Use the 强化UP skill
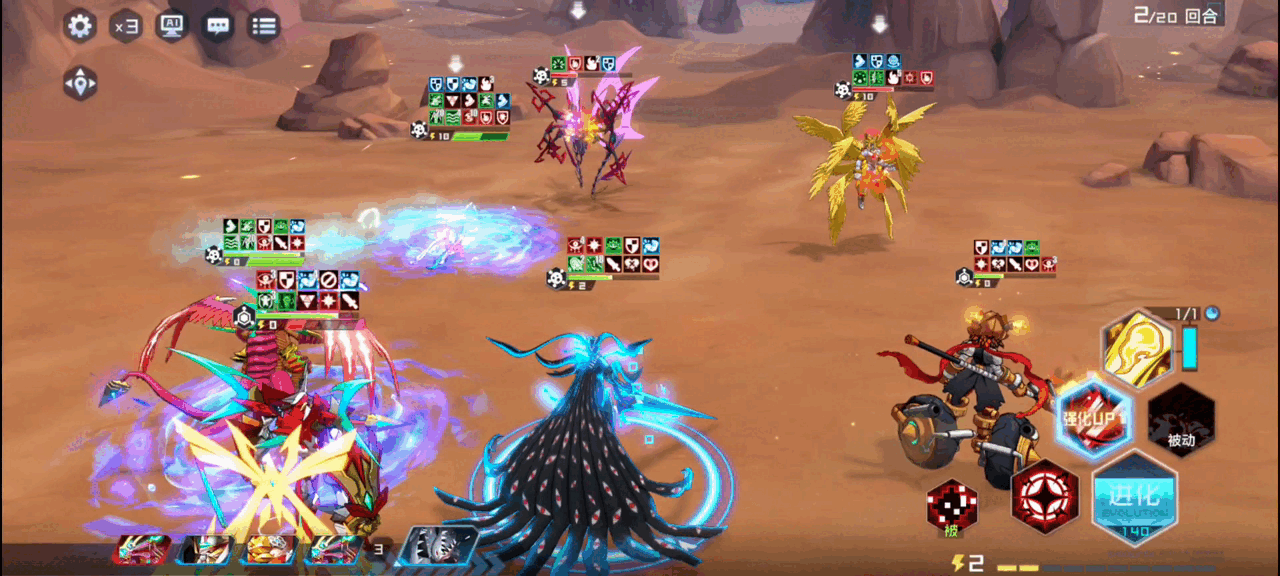The image size is (1280, 576). 1094,418
